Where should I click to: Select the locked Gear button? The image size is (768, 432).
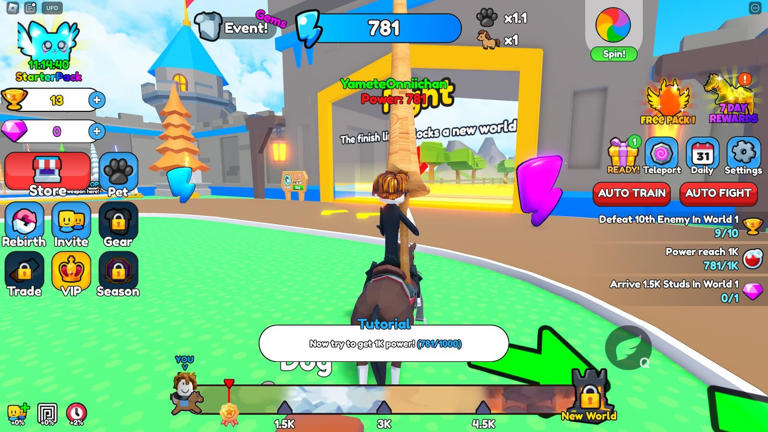click(118, 224)
